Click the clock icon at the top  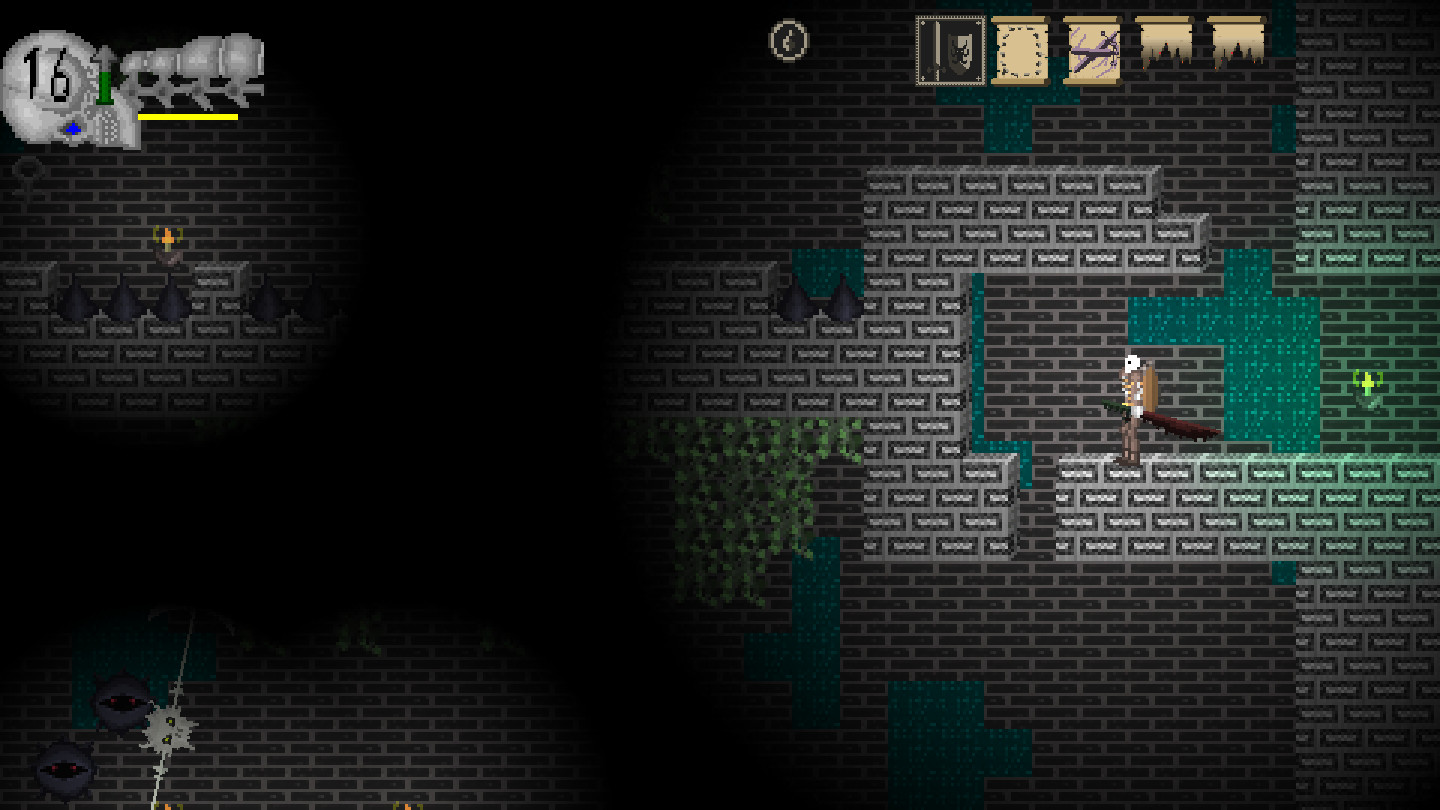coord(788,42)
